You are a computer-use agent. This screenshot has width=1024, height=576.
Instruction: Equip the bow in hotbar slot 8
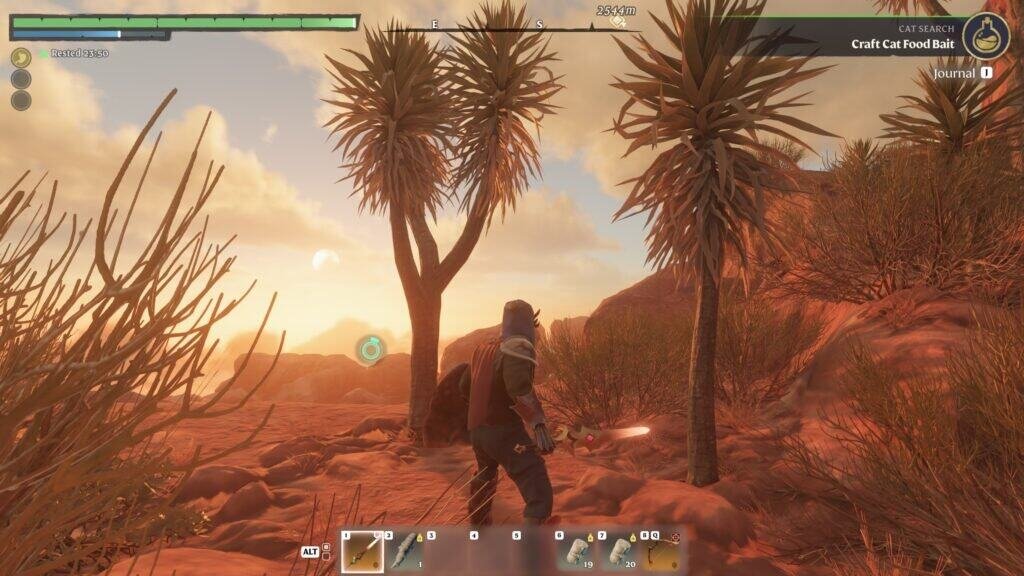point(661,551)
